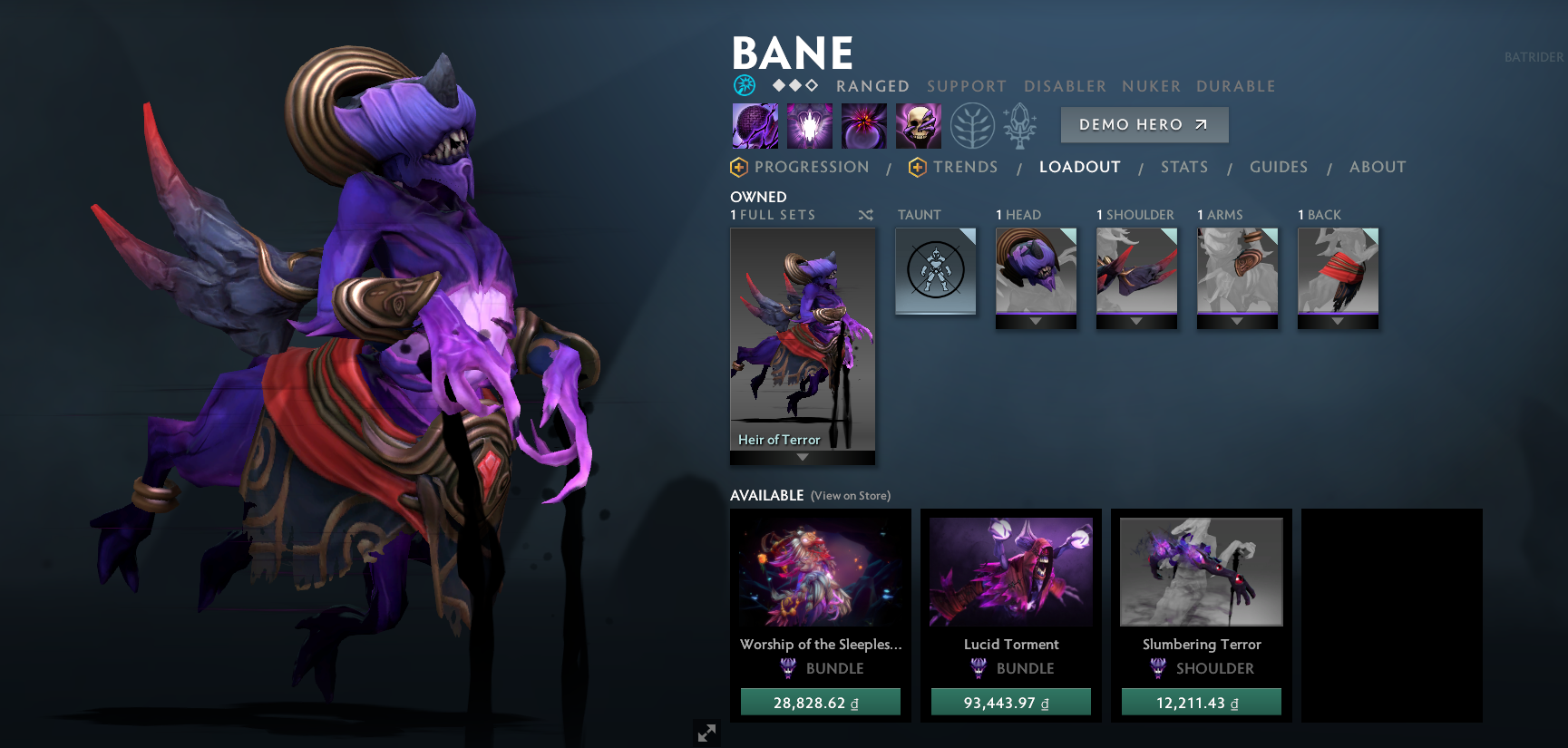
Task: Open Bane's talent tree icon
Action: pyautogui.click(x=972, y=125)
